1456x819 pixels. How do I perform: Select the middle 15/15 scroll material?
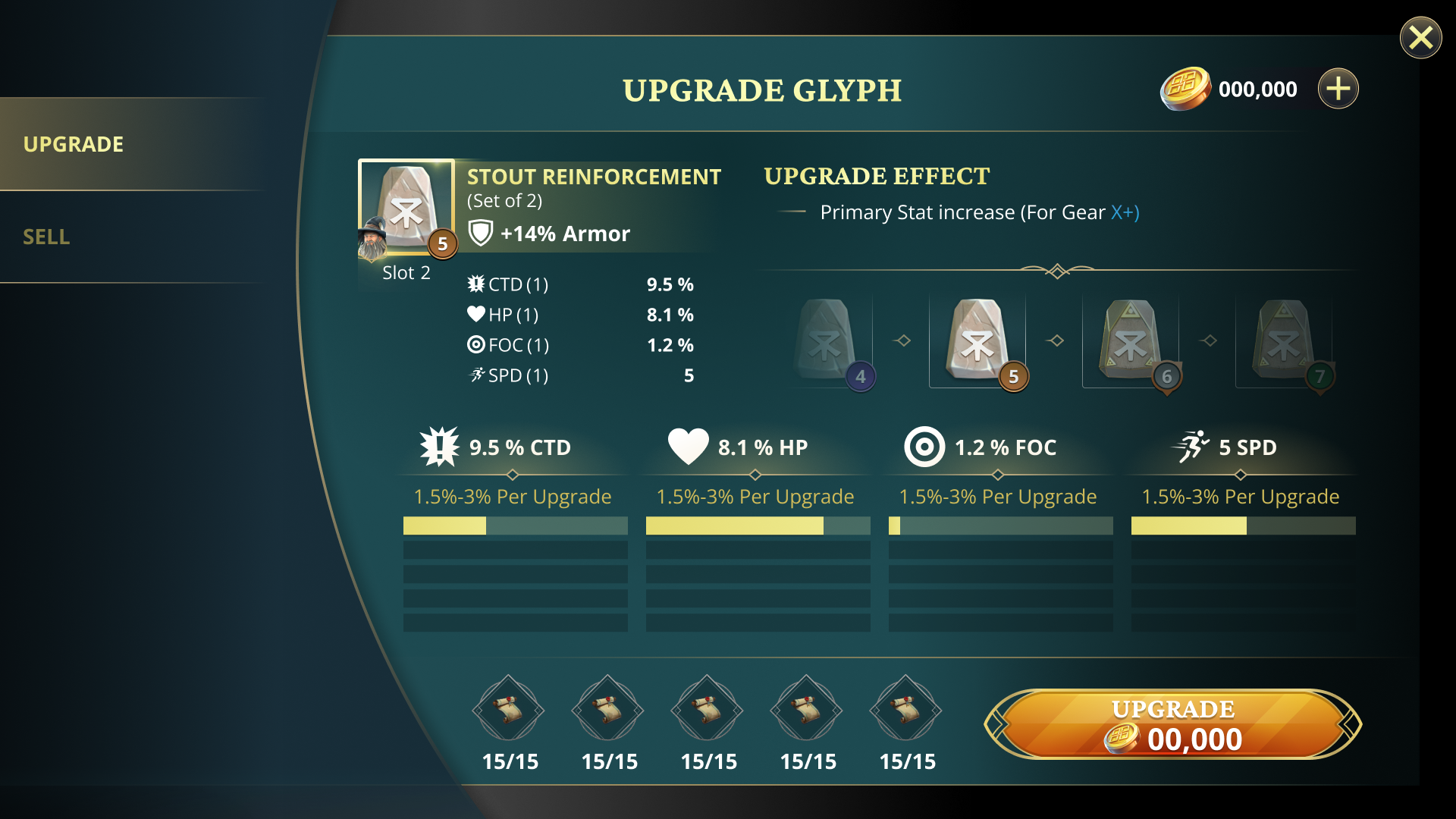707,709
